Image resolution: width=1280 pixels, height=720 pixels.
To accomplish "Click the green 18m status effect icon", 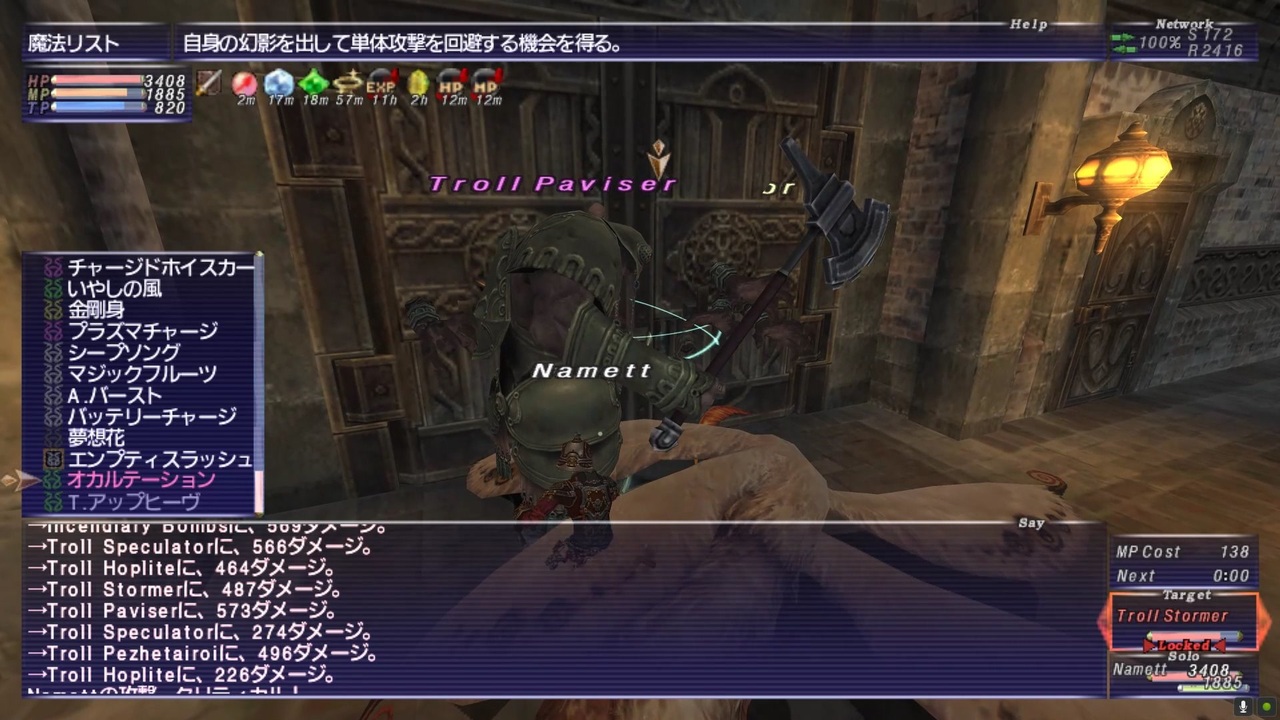I will [312, 84].
